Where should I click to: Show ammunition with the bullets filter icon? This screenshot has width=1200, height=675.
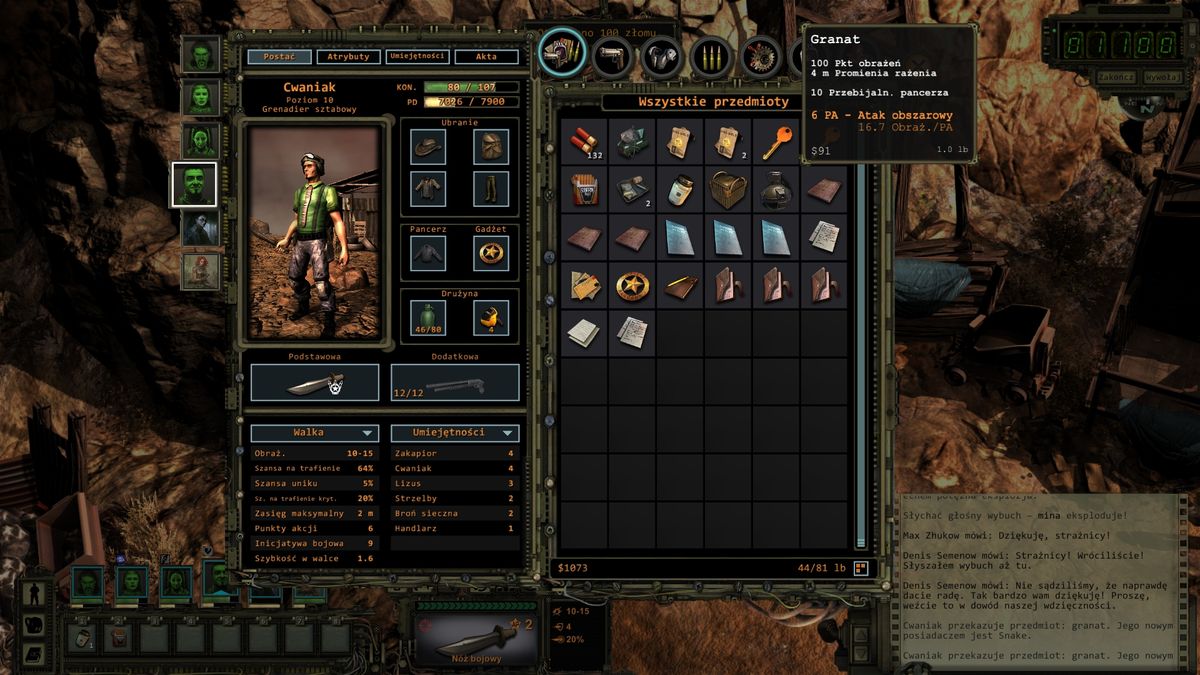pos(712,57)
